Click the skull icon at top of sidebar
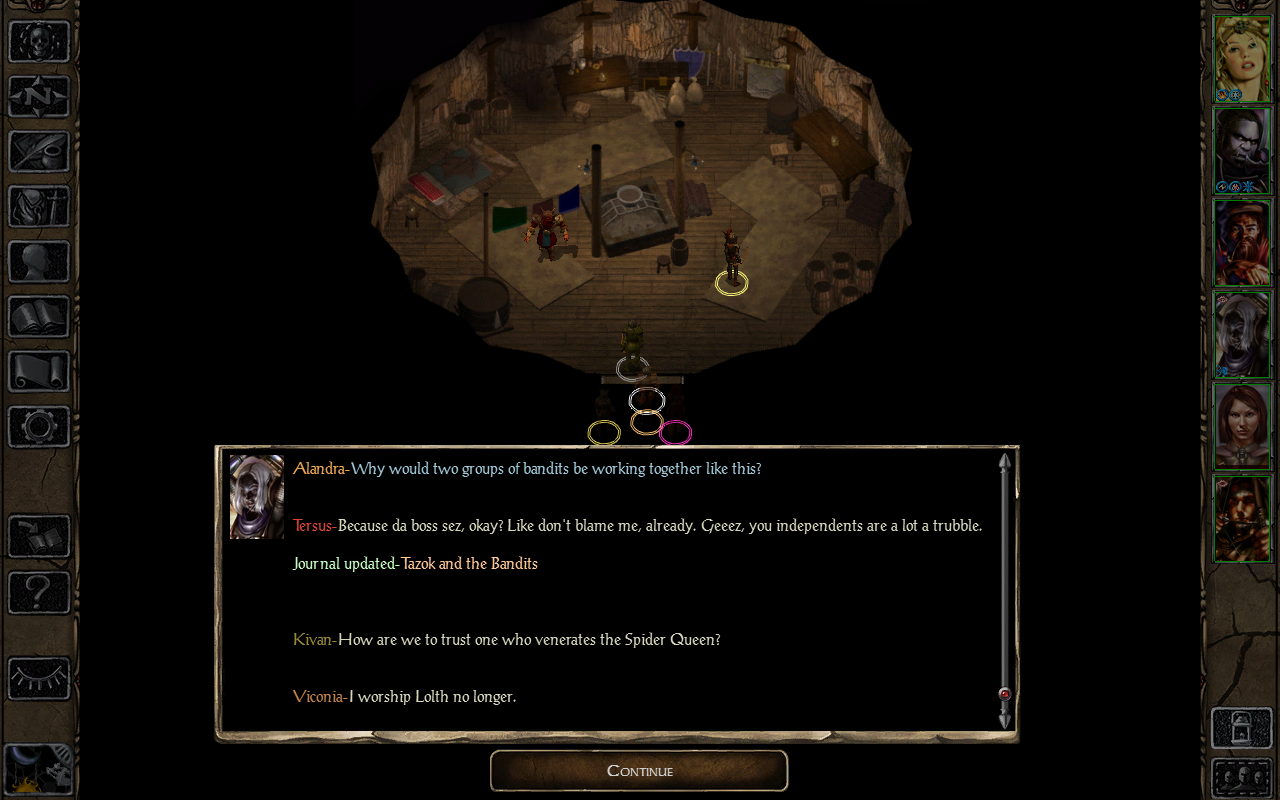This screenshot has height=800, width=1280. coord(39,42)
